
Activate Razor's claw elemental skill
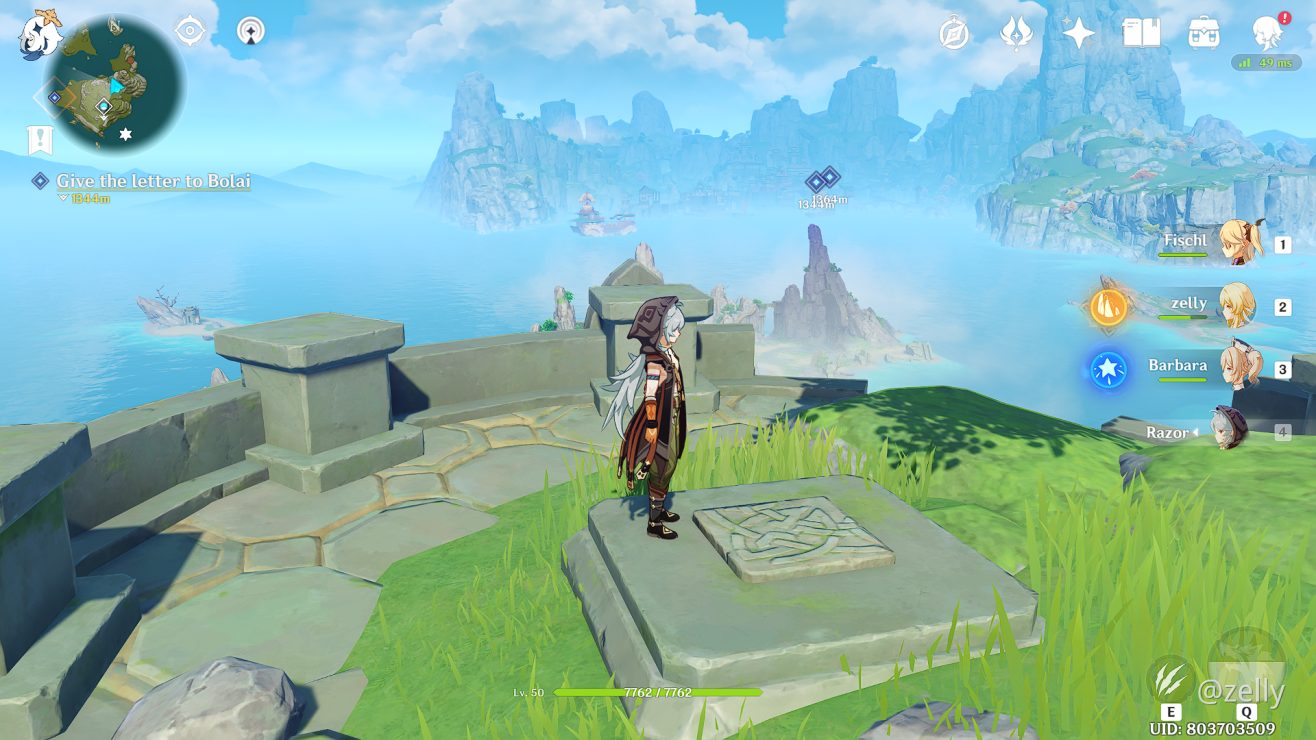click(x=1169, y=678)
